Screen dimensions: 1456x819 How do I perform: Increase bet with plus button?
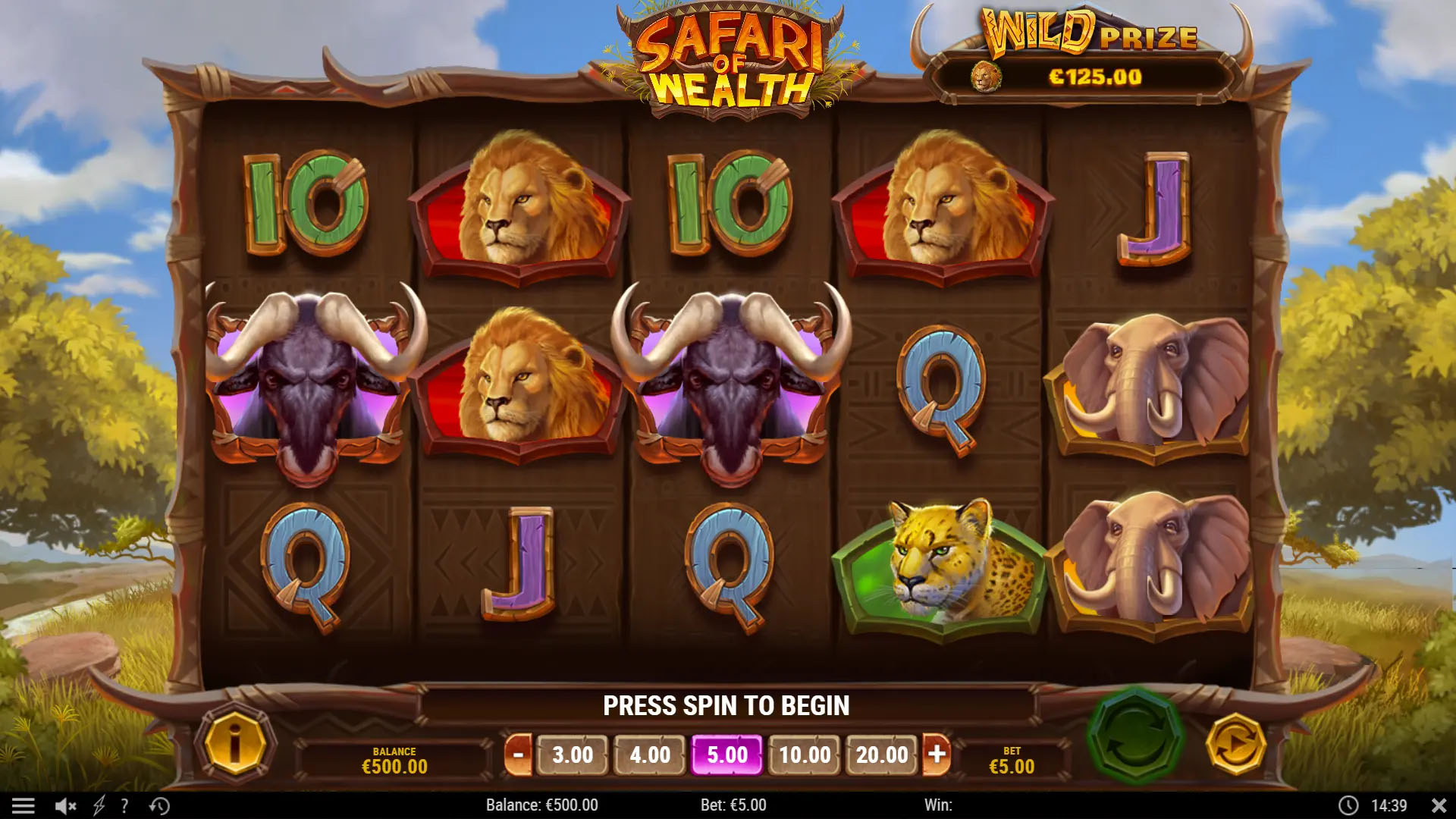click(x=939, y=755)
